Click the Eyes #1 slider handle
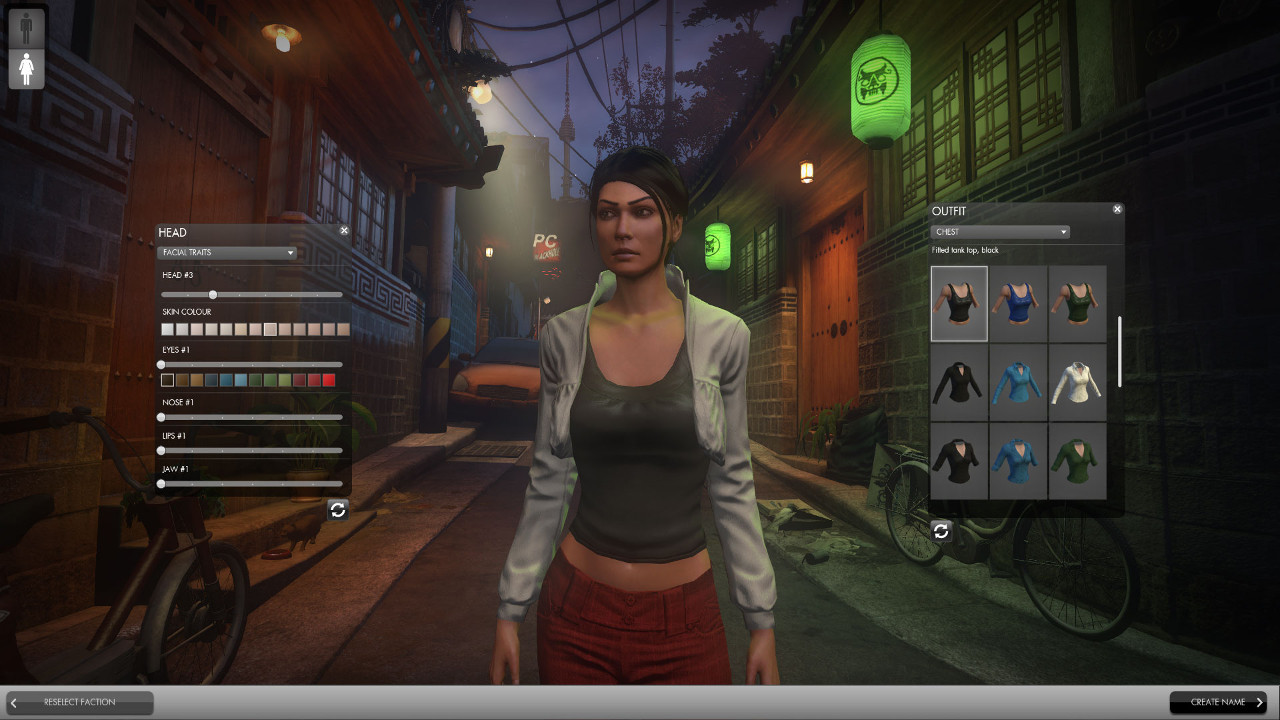 pos(162,365)
